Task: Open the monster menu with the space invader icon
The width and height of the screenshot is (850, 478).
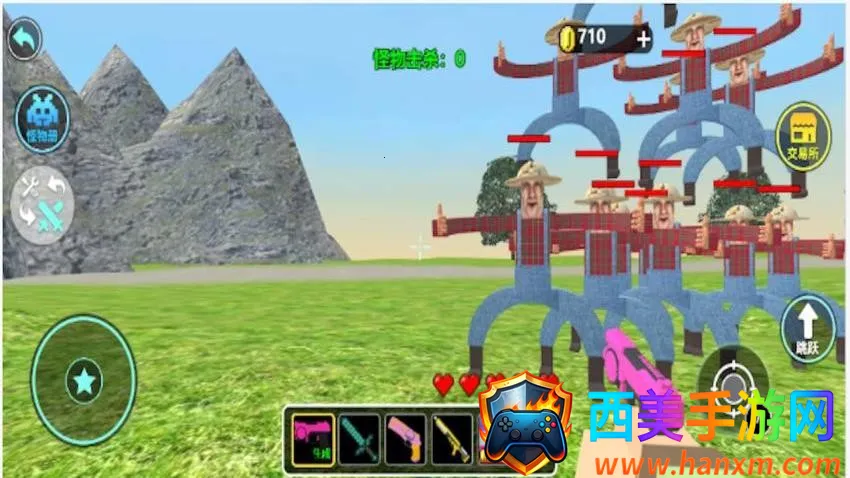Action: pyautogui.click(x=43, y=120)
